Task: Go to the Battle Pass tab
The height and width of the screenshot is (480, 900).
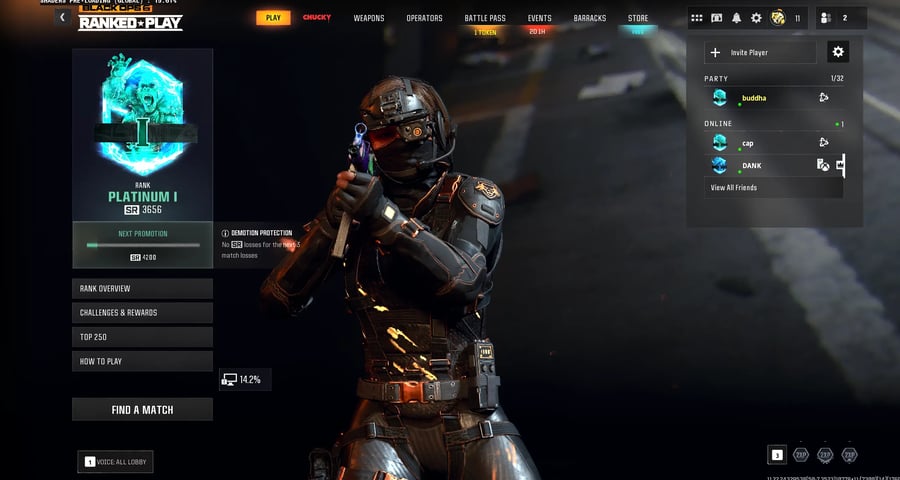Action: click(x=484, y=18)
